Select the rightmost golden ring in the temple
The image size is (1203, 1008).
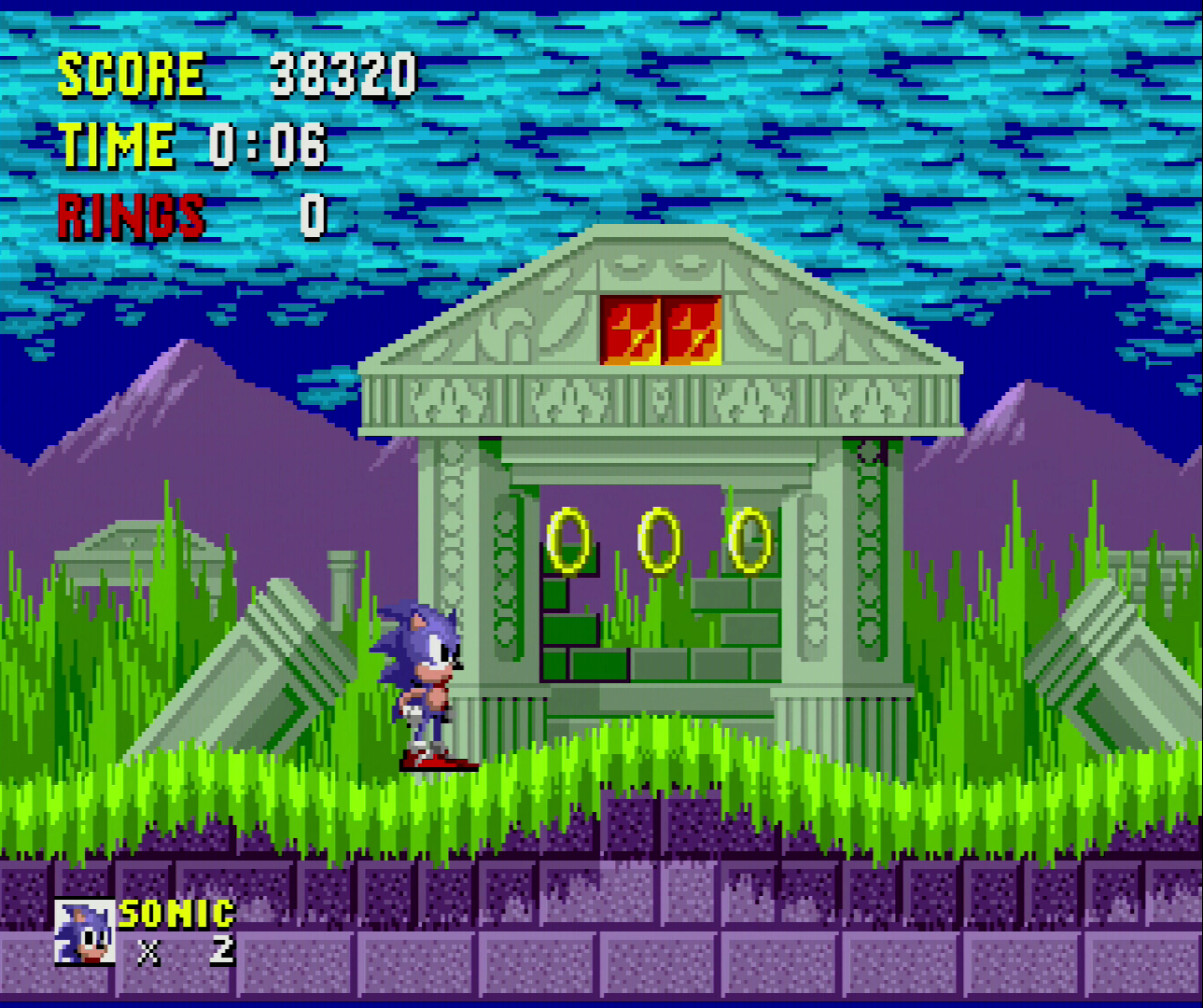pos(749,539)
